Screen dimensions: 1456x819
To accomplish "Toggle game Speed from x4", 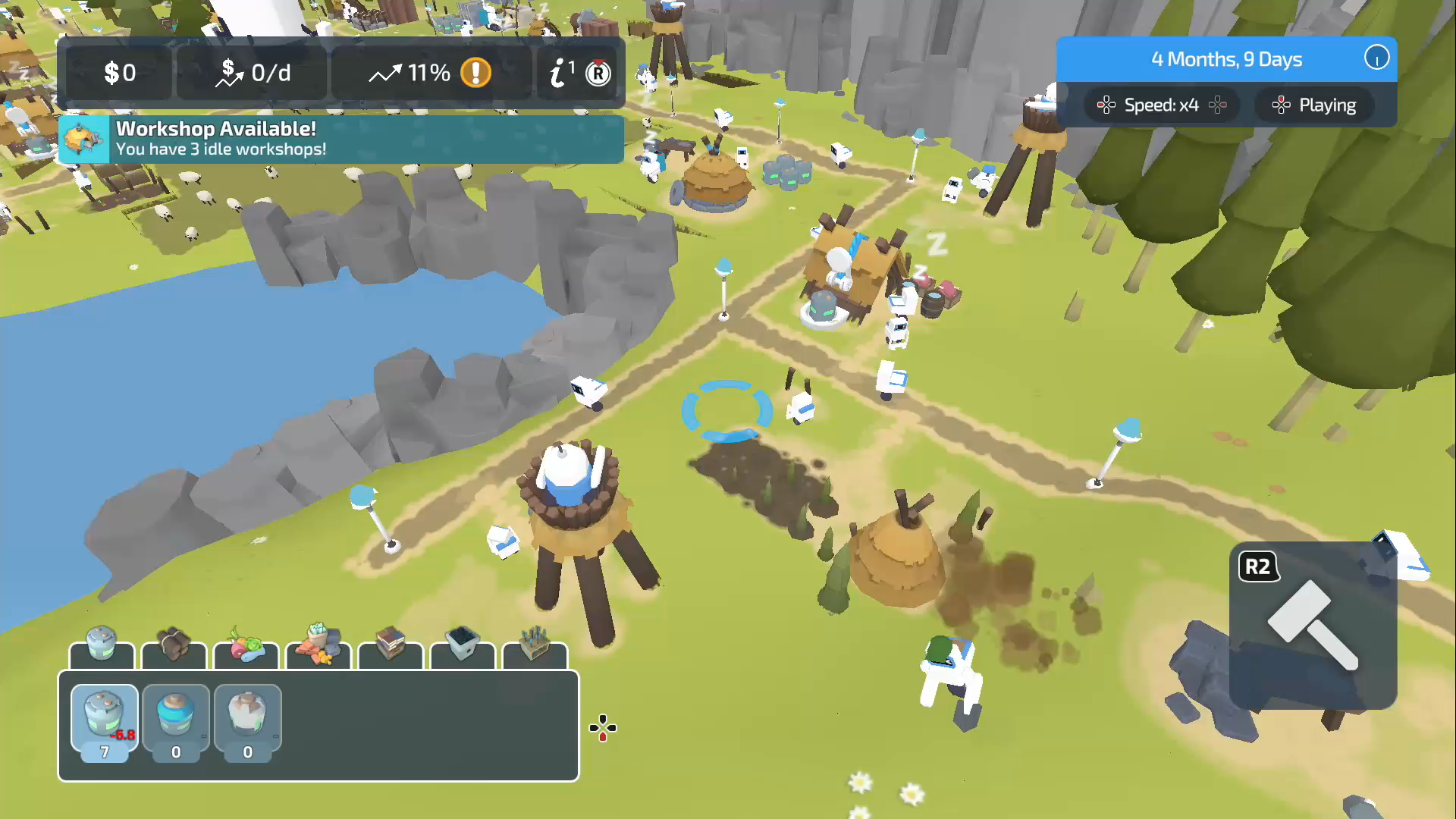I will [1162, 105].
